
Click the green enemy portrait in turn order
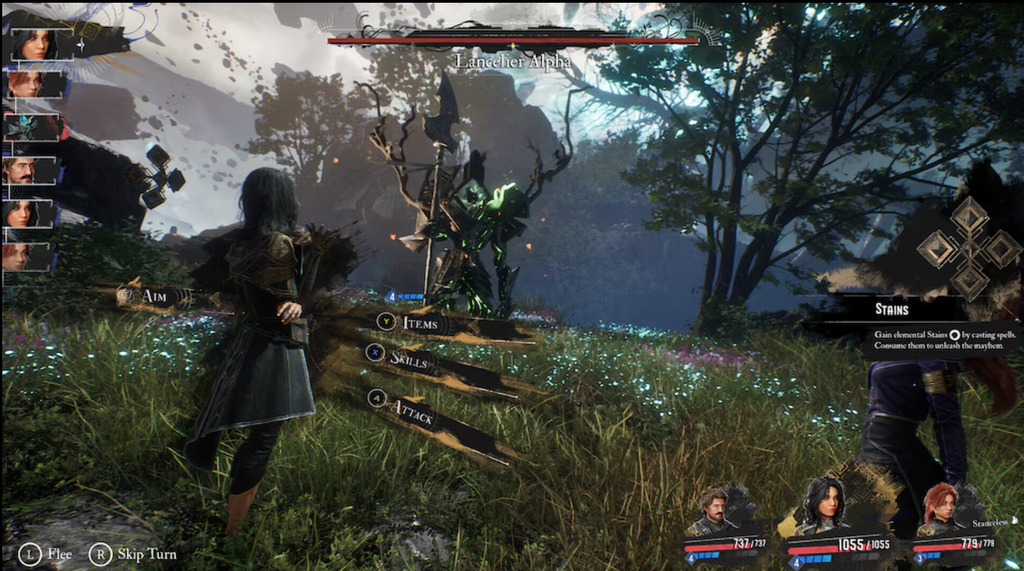[x=23, y=127]
